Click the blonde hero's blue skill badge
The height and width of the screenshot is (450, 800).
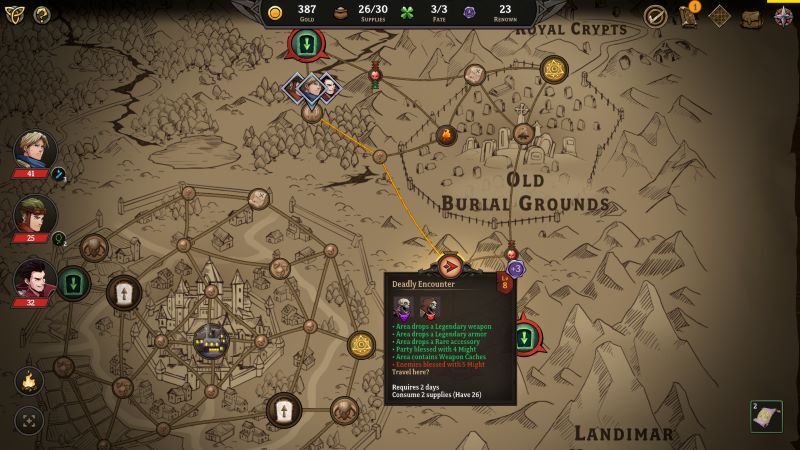(59, 175)
